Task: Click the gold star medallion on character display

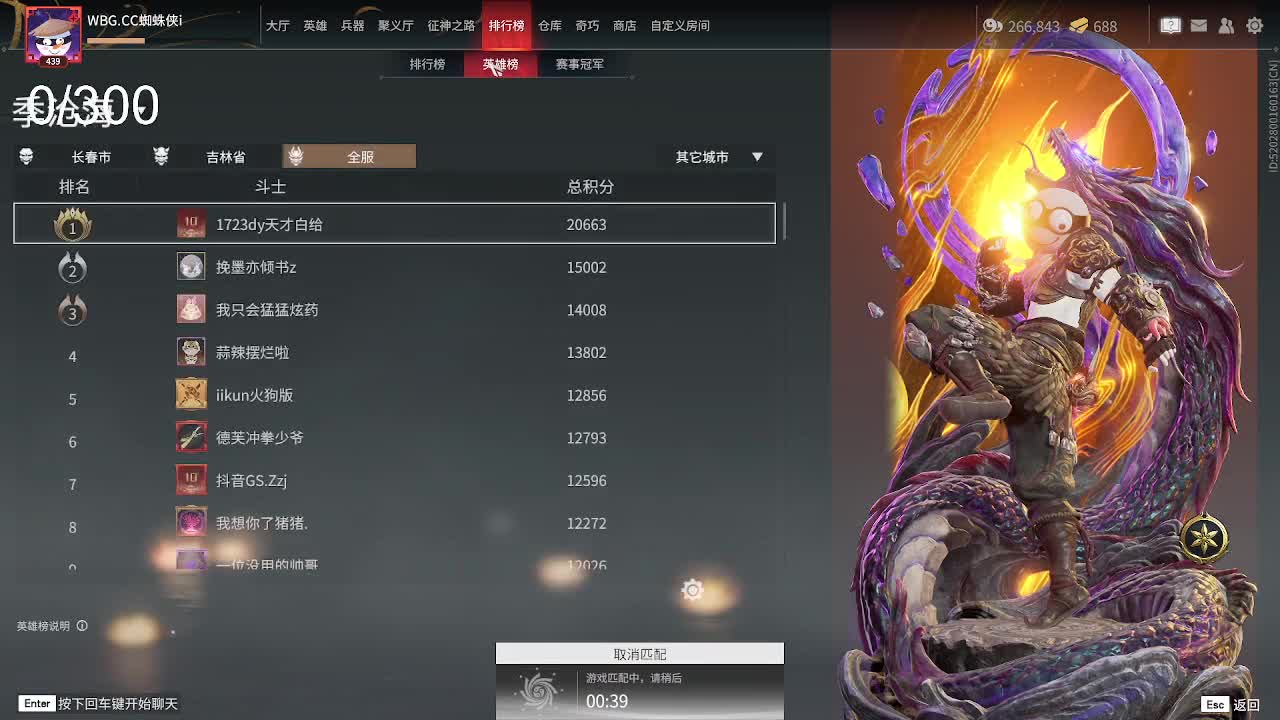Action: point(1204,538)
